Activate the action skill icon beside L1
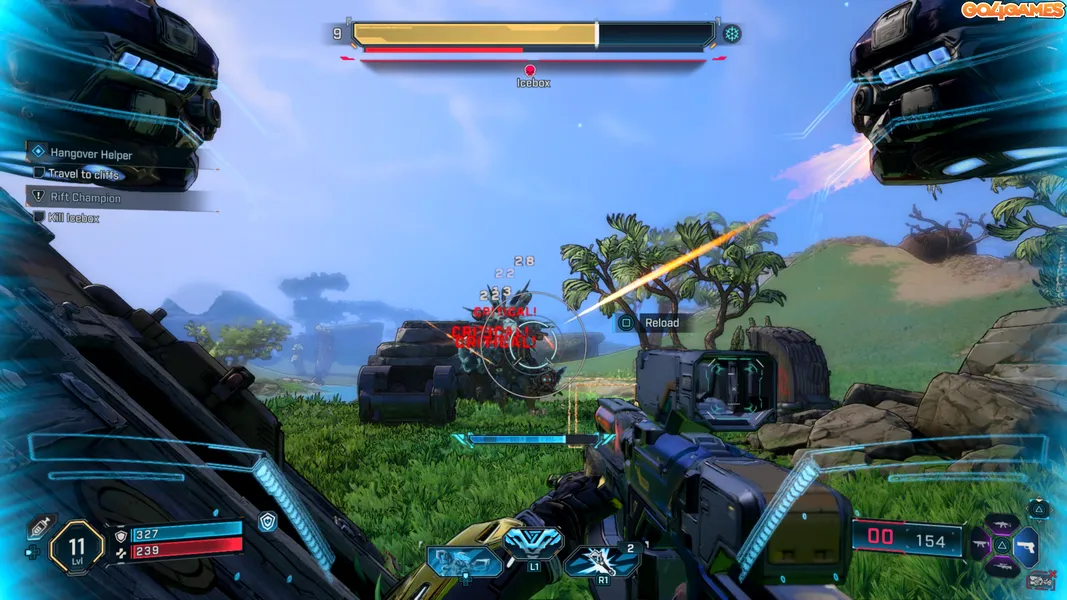 click(464, 561)
